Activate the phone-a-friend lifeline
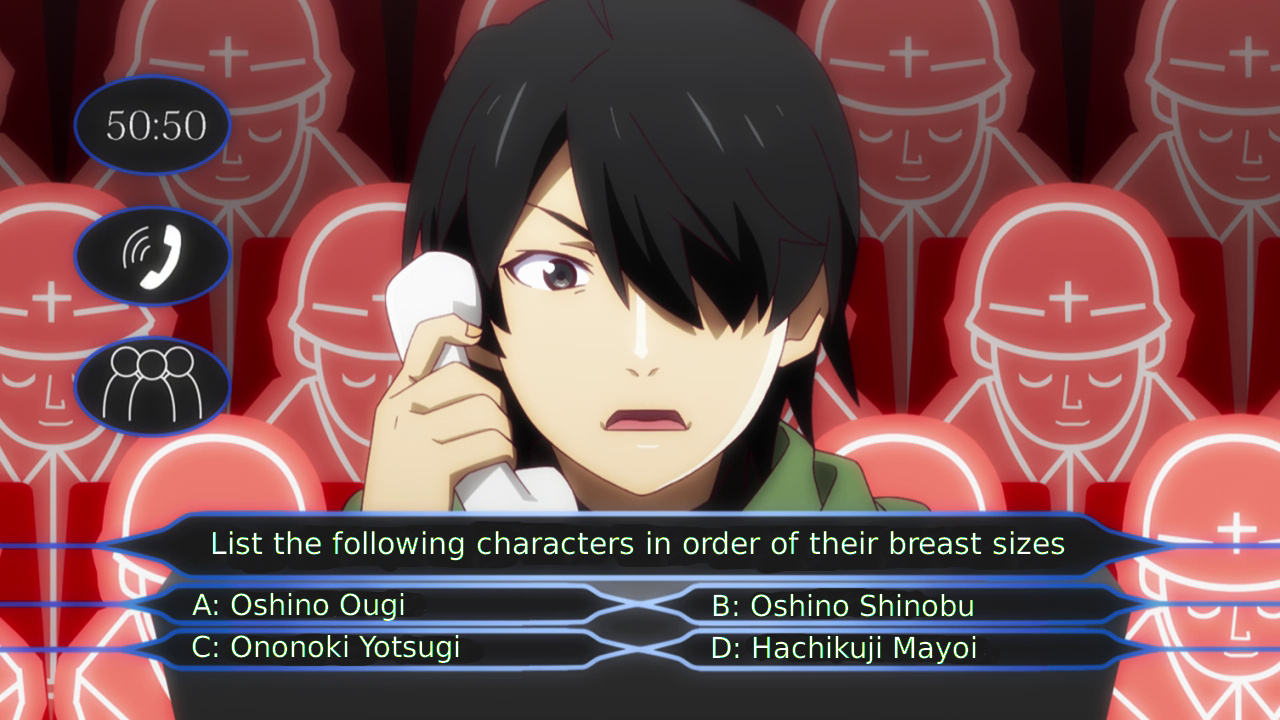This screenshot has height=720, width=1280. 153,256
